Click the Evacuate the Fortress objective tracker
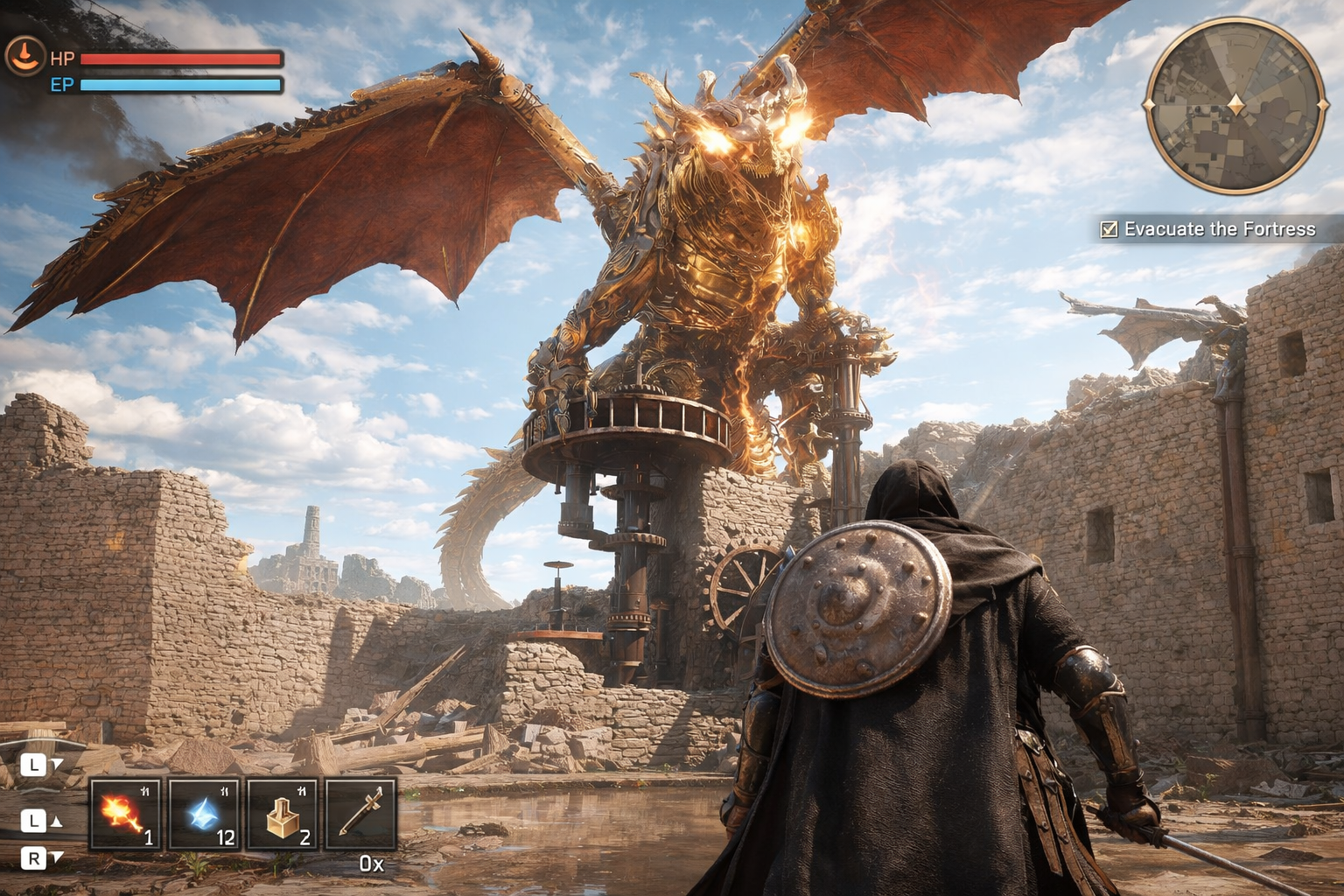 1219,229
